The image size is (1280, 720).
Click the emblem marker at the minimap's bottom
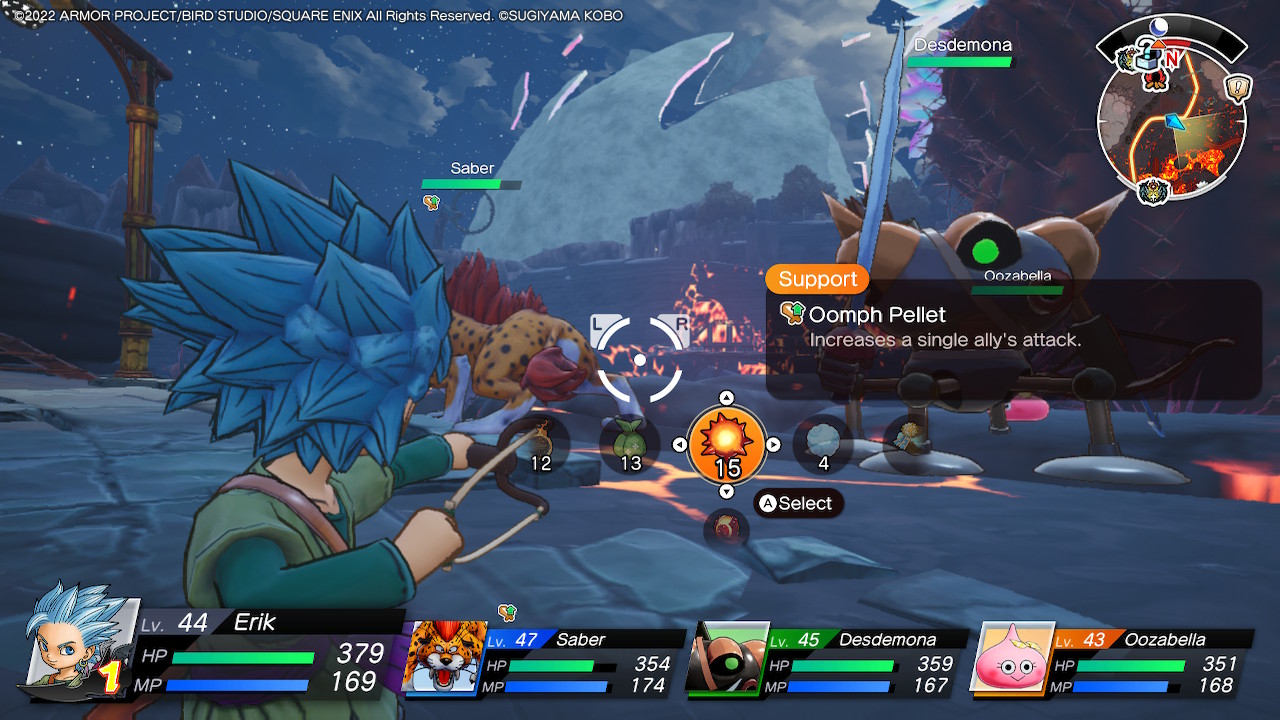click(x=1153, y=190)
